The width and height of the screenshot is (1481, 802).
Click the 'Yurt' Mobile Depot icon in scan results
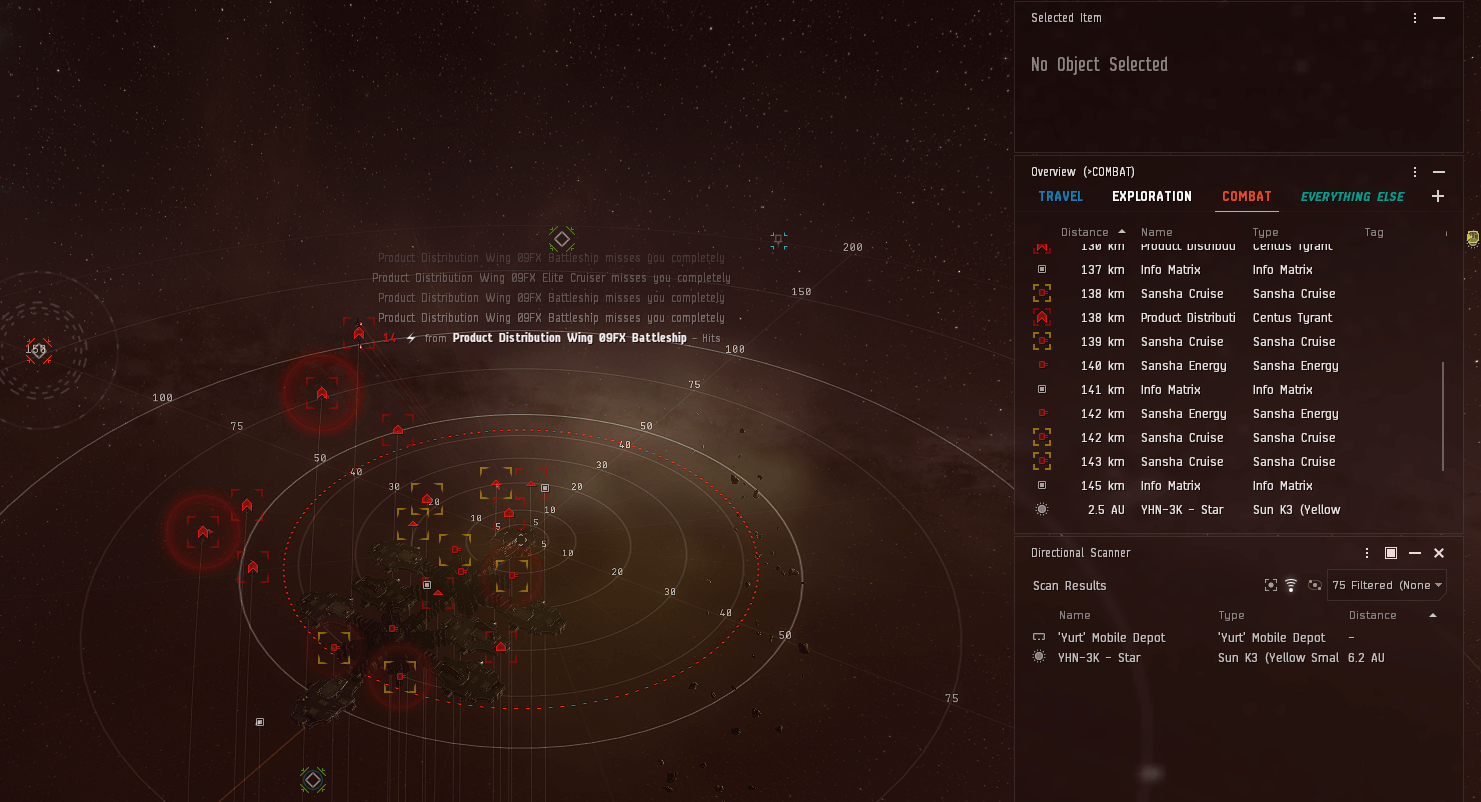point(1040,636)
